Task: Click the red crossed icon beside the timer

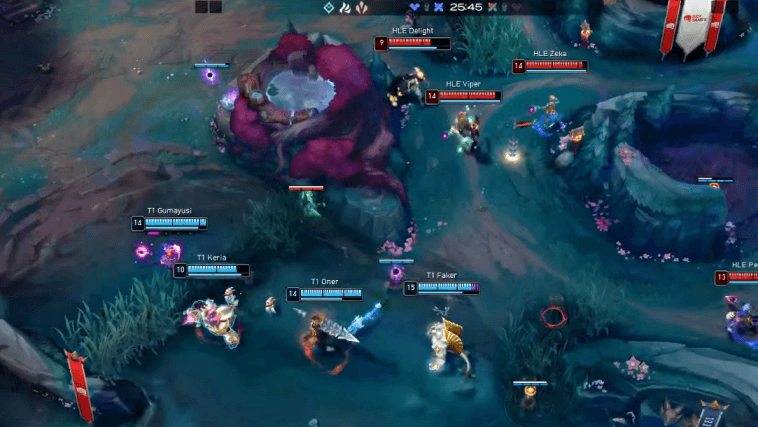Action: point(492,7)
